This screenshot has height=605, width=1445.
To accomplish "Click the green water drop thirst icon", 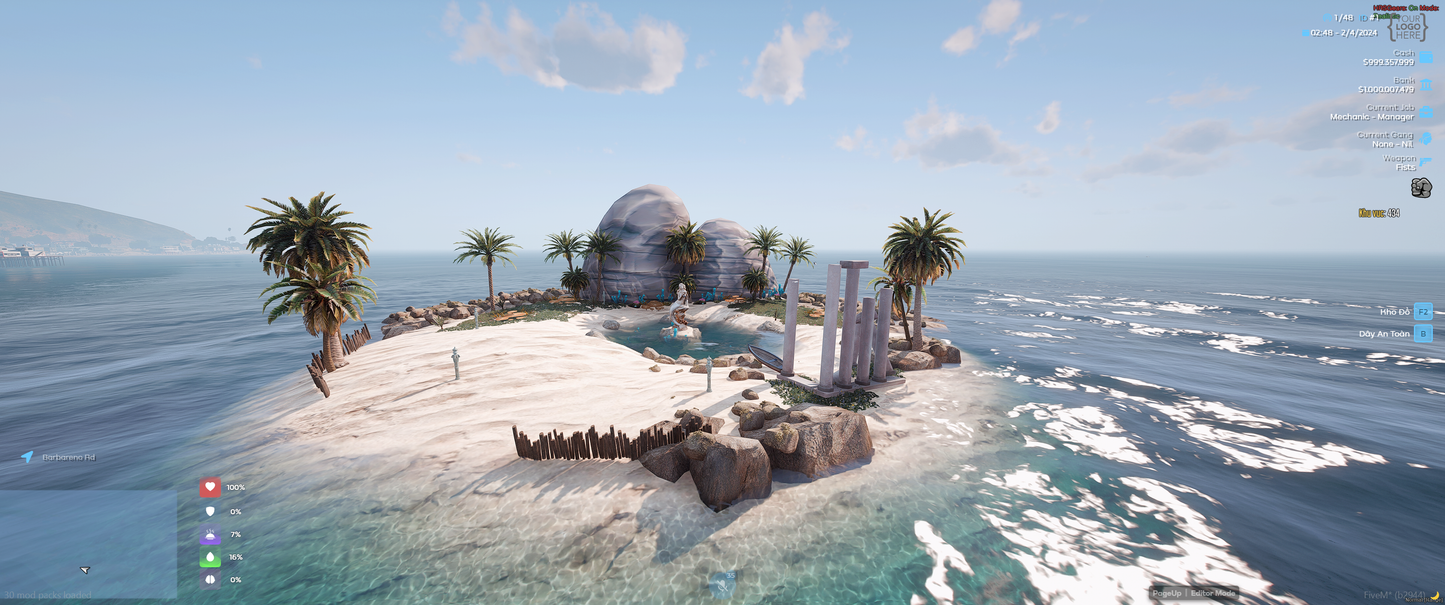I will coord(209,558).
